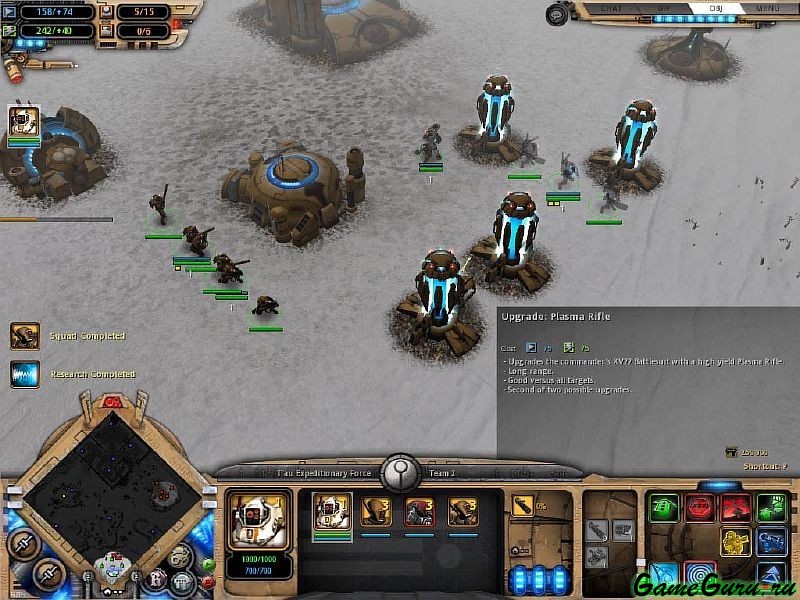Click the yellow battlesuit command icon
Viewport: 800px width, 600px height.
click(x=738, y=542)
